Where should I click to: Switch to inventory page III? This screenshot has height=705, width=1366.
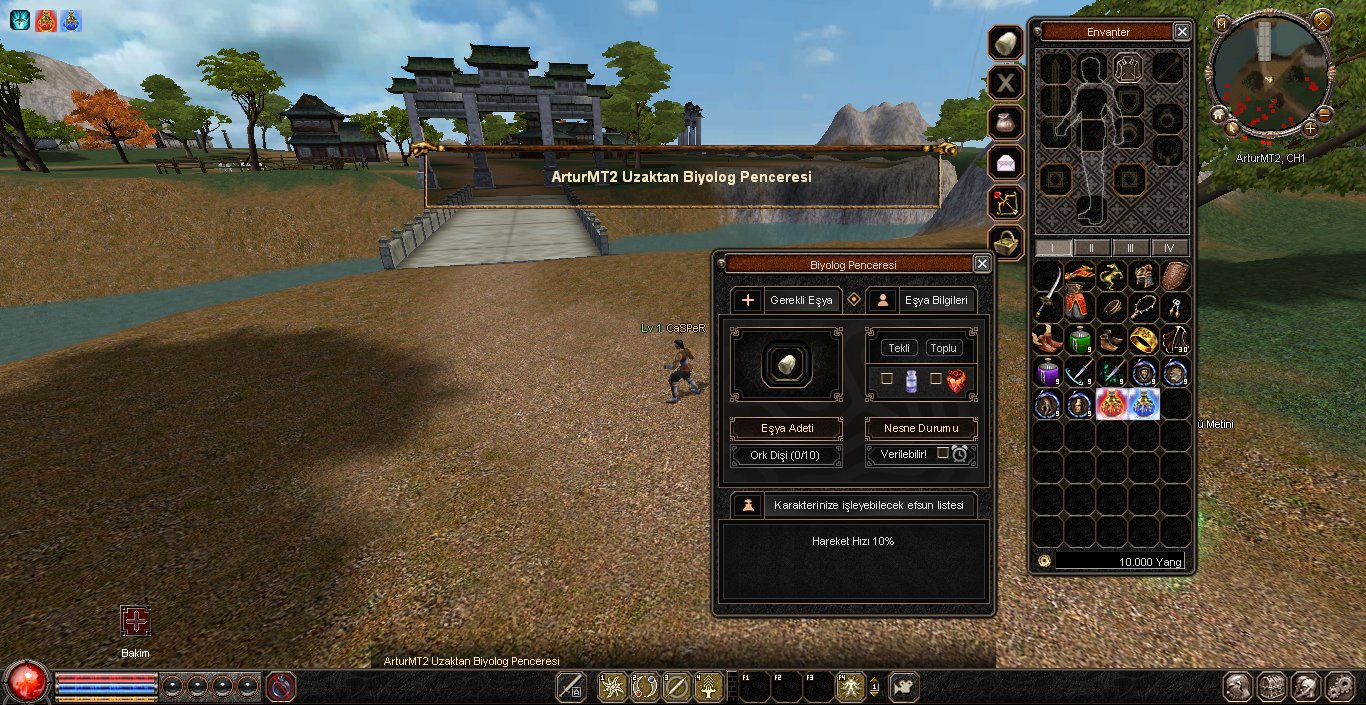[x=1130, y=247]
